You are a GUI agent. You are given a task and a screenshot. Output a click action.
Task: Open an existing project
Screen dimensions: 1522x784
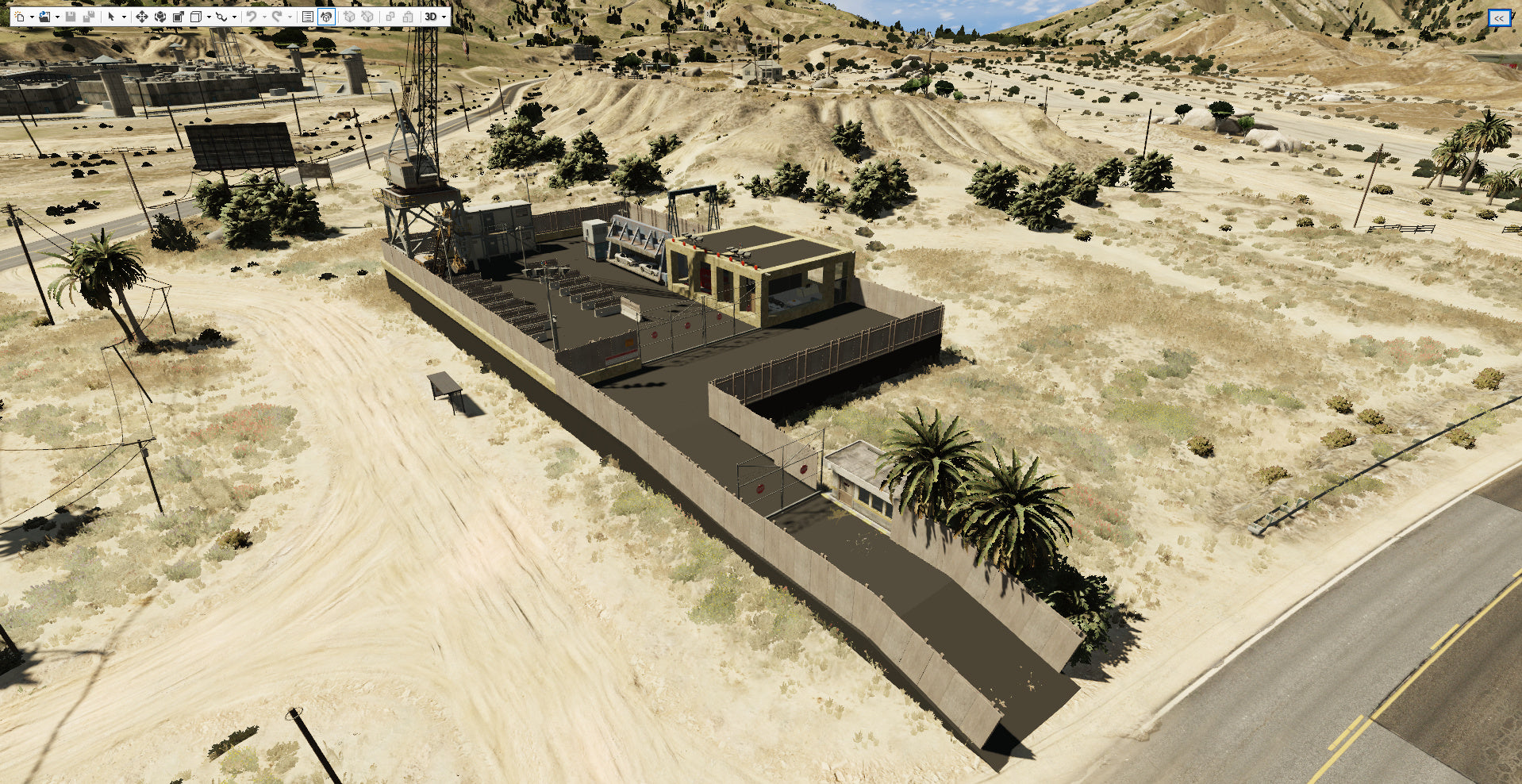point(45,16)
